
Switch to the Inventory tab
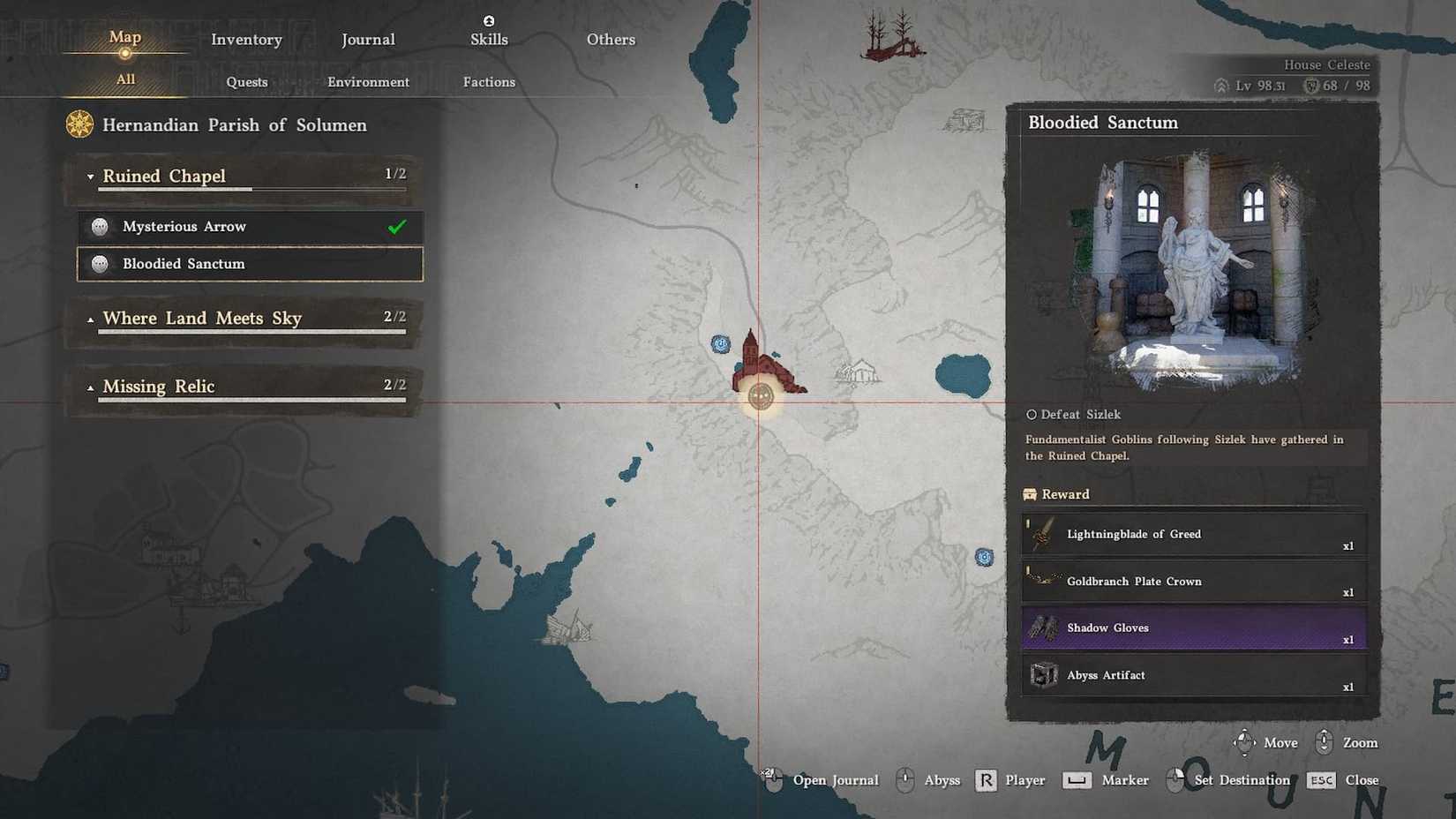tap(246, 39)
